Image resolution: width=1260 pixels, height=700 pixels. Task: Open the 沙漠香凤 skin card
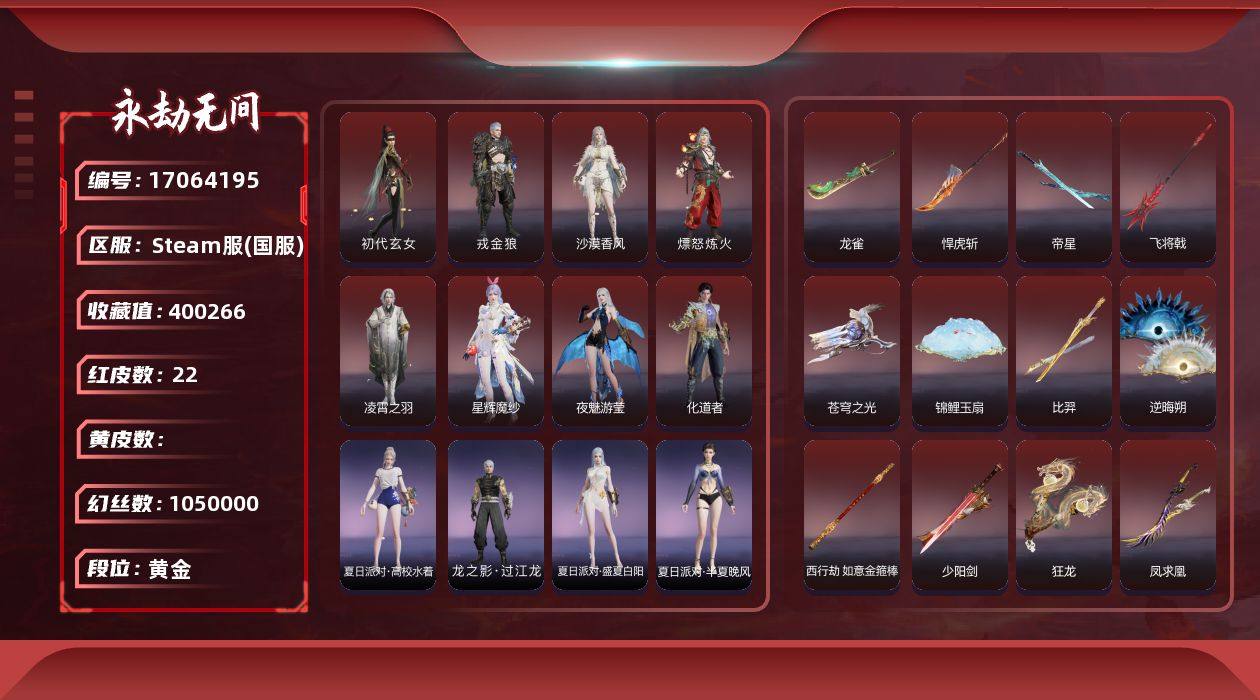(600, 187)
